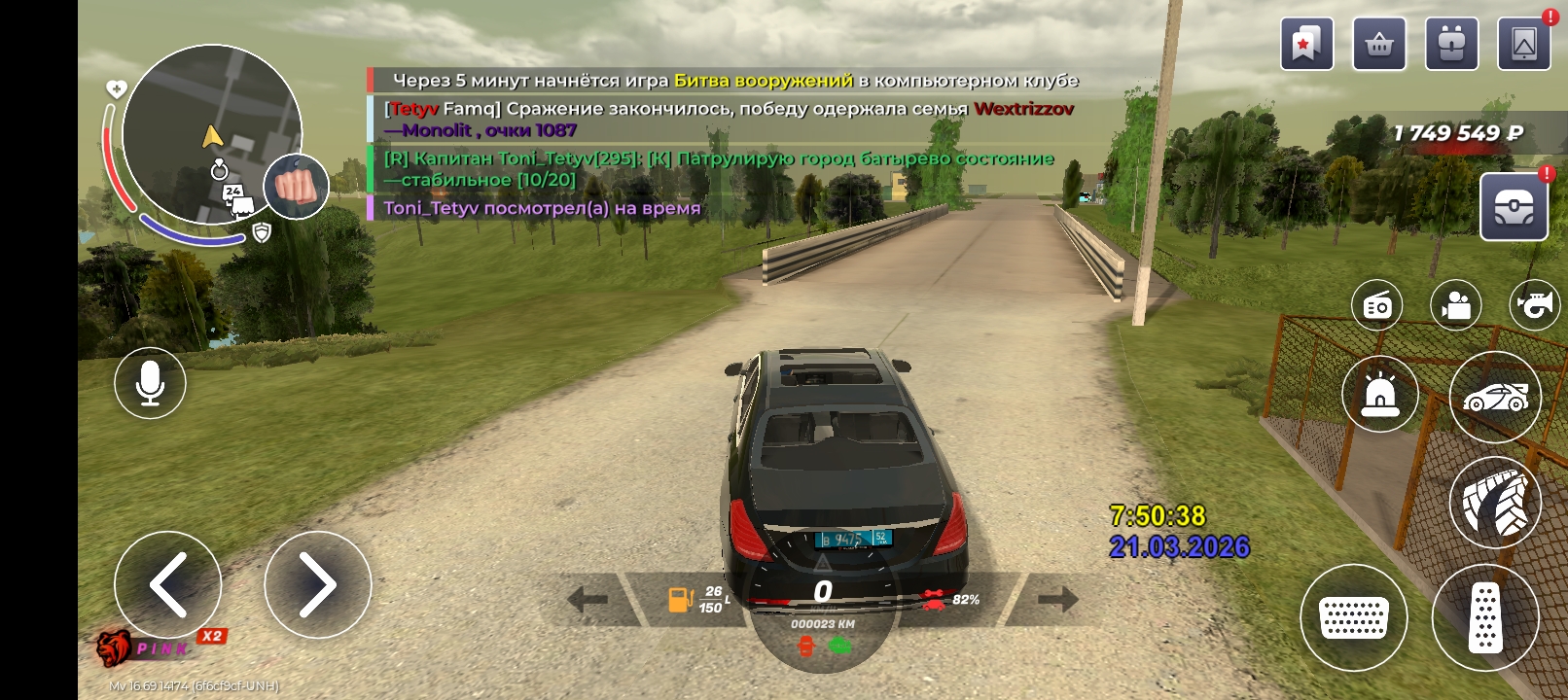Open the circular minimap

(x=211, y=134)
